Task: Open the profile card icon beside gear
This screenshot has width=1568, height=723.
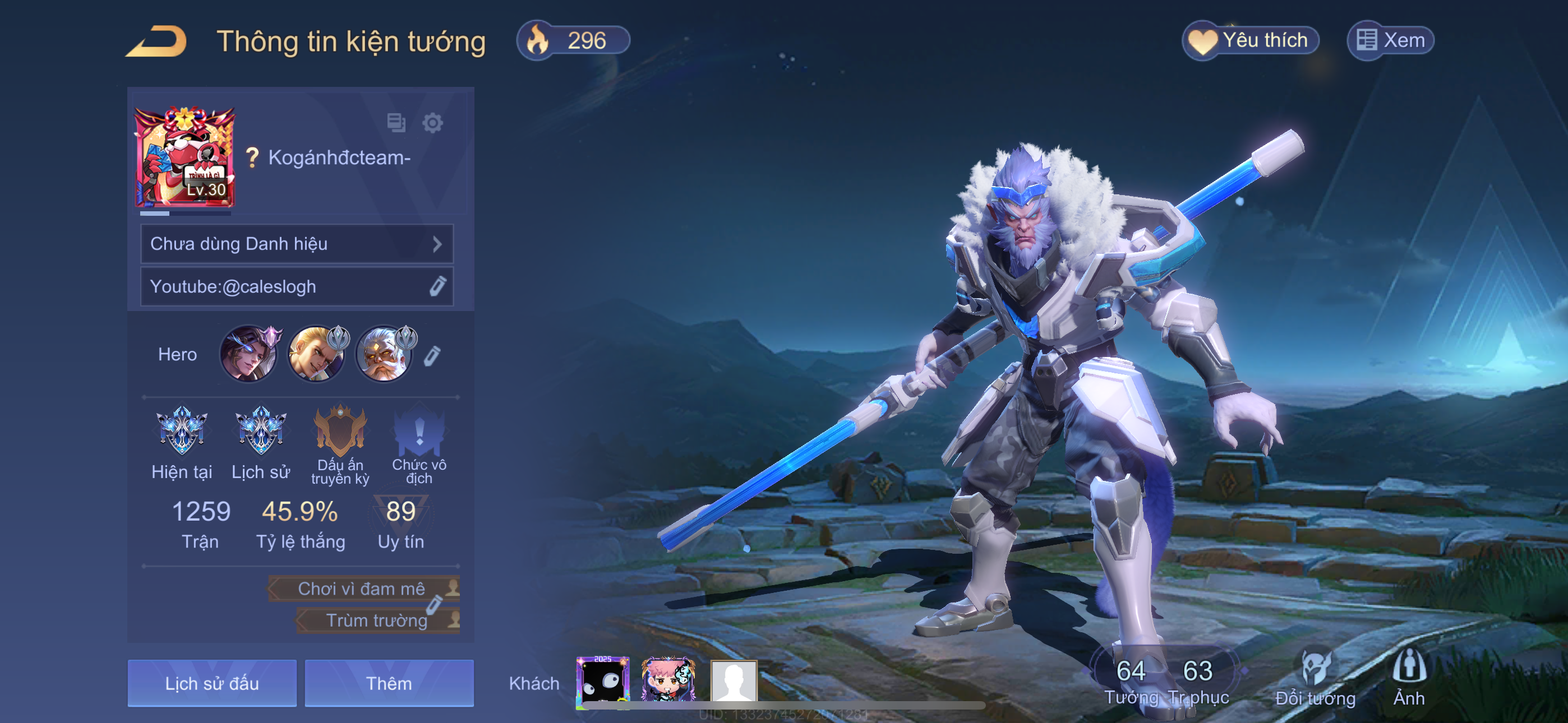Action: pos(396,123)
